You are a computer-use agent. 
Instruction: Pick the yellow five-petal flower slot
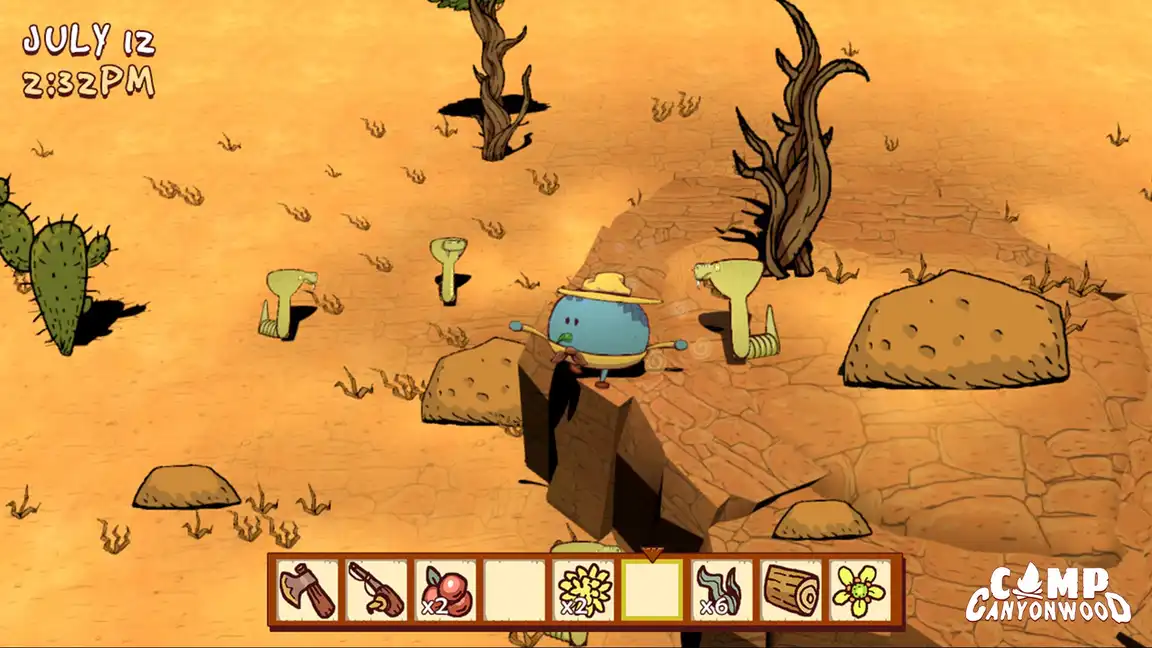pos(860,590)
